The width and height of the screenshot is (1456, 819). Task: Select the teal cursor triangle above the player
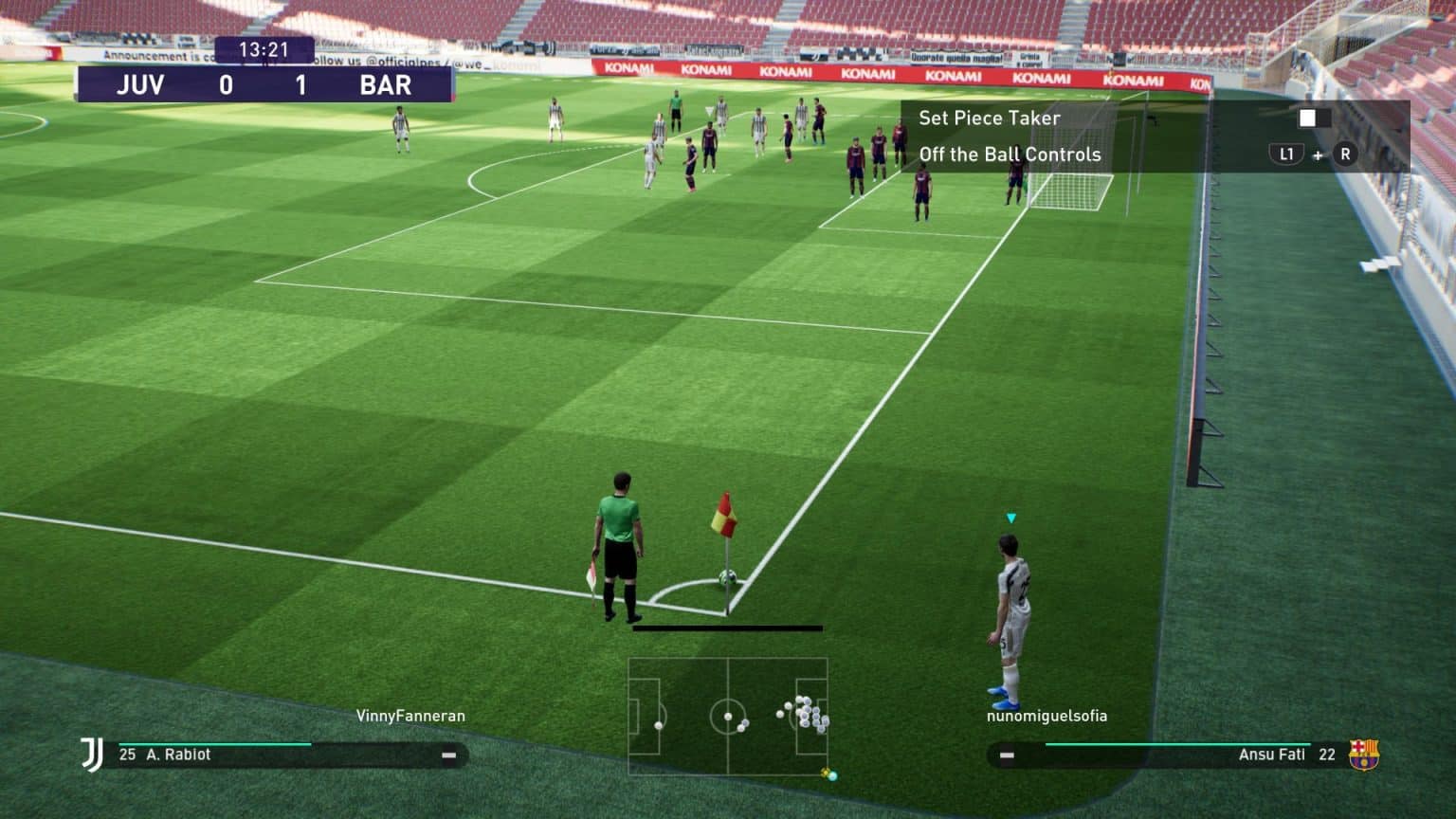(x=1010, y=518)
